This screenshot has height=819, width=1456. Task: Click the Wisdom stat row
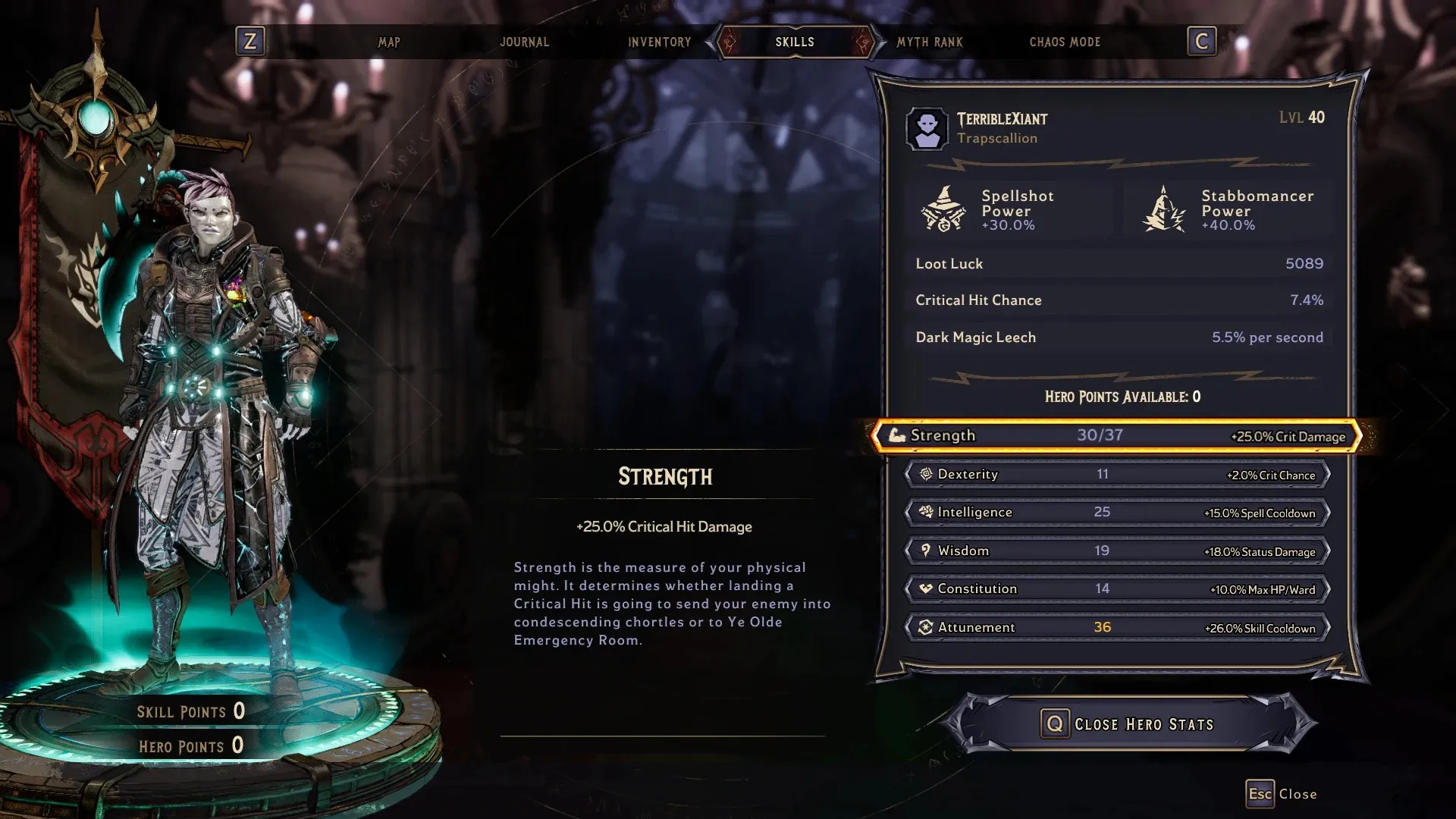click(1116, 551)
